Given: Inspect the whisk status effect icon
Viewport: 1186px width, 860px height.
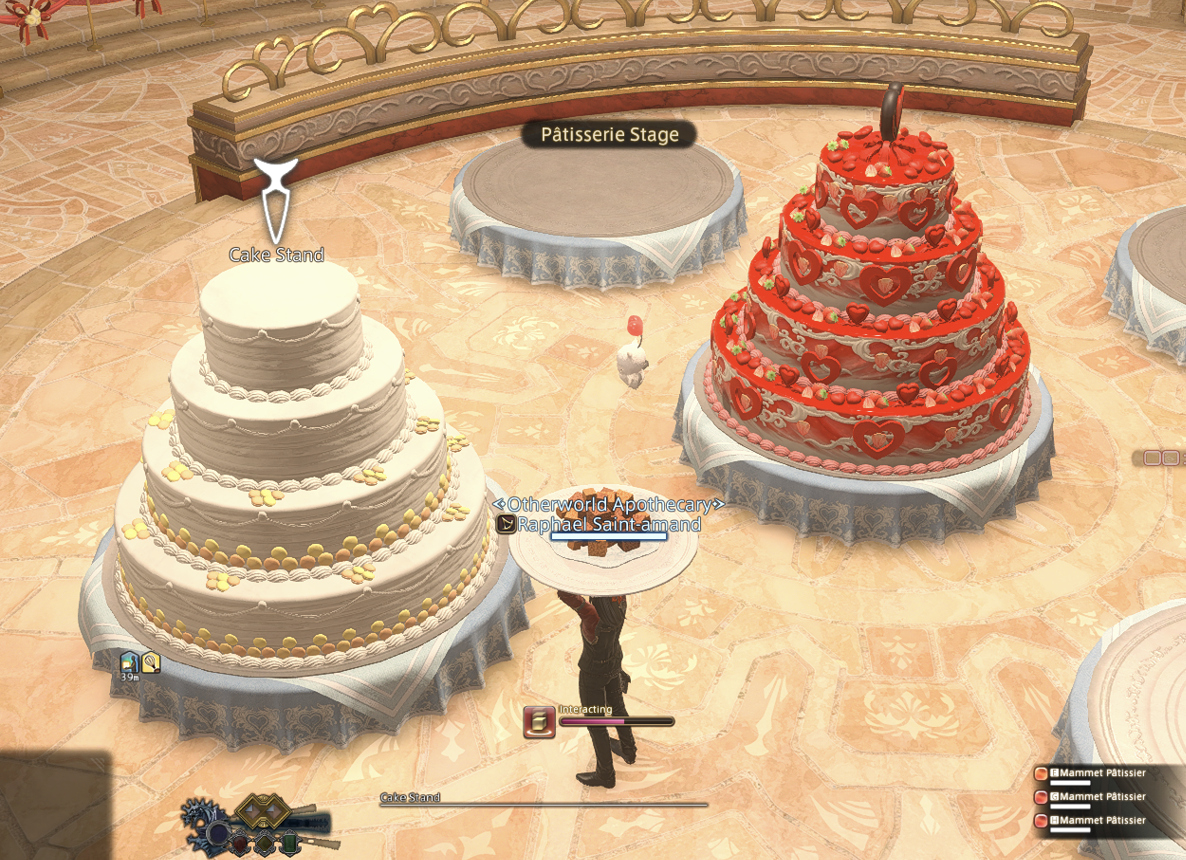Looking at the screenshot, I should click(151, 661).
